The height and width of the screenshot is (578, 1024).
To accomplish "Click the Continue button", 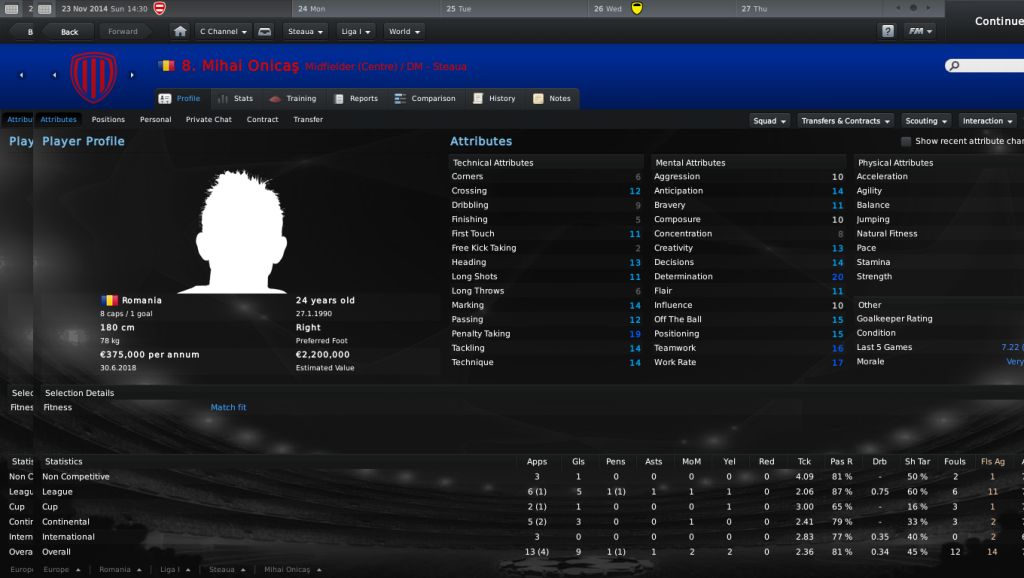I will tap(998, 21).
